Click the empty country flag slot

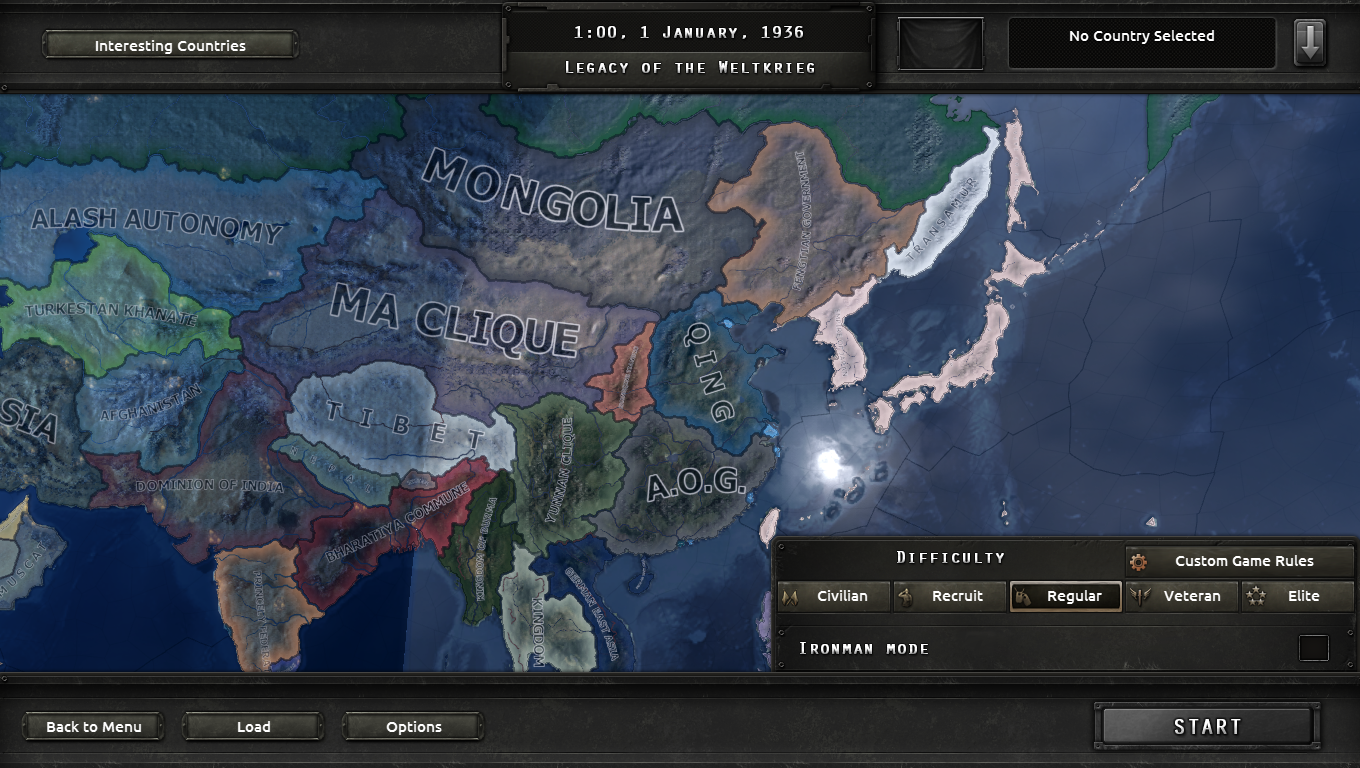click(x=940, y=42)
